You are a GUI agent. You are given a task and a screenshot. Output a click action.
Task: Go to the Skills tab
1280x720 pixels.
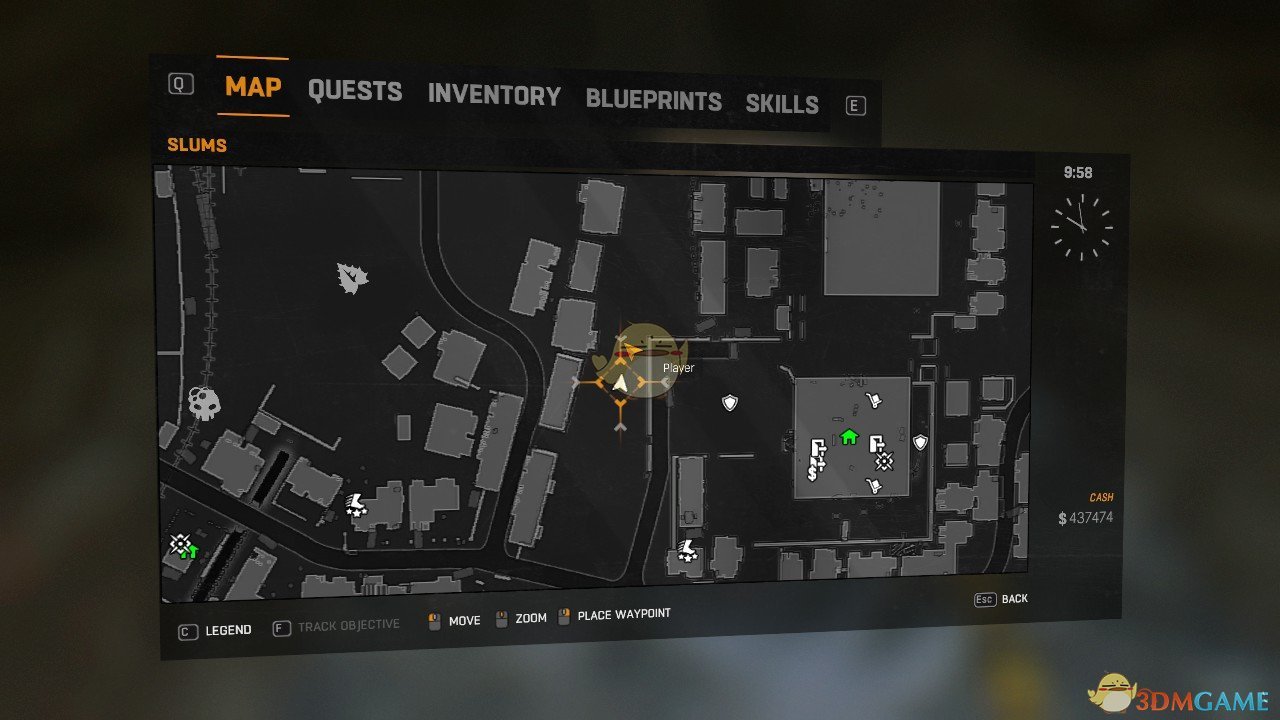[782, 104]
